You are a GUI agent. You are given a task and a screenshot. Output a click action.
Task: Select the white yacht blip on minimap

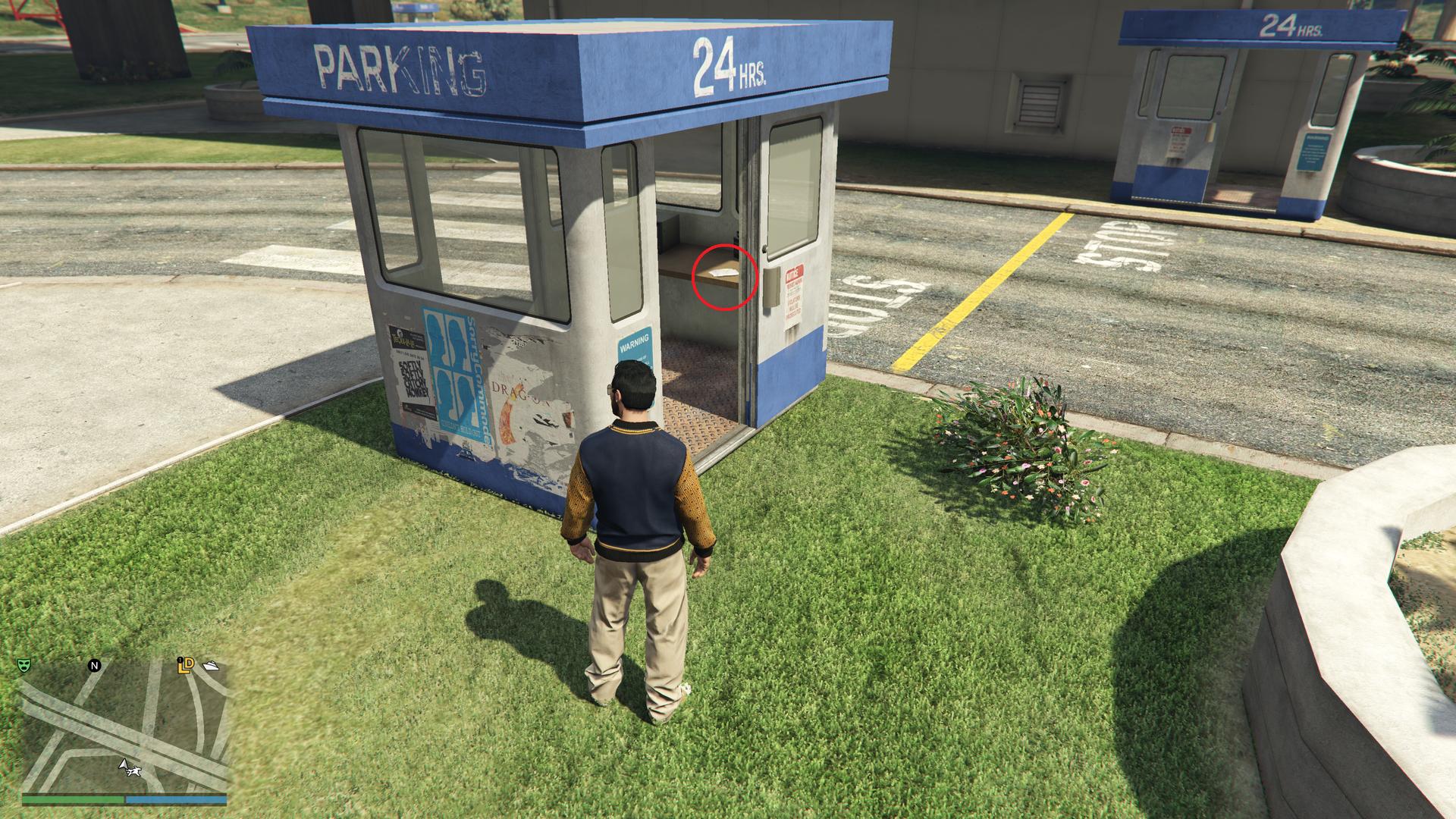point(210,666)
